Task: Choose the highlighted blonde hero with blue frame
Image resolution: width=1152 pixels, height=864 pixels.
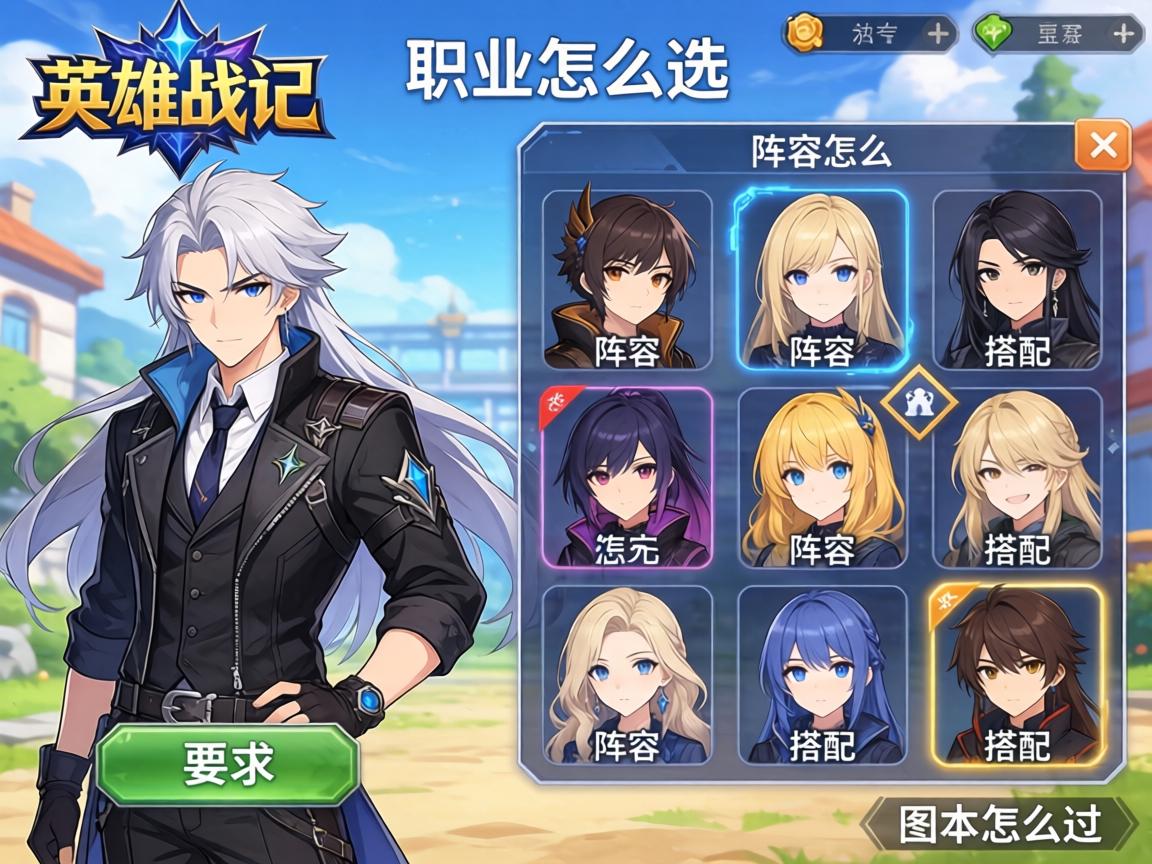Action: 822,280
